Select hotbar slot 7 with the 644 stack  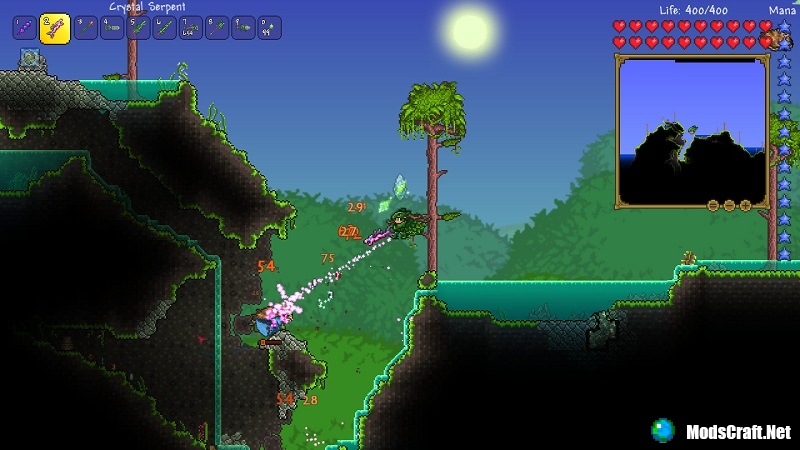(190, 28)
